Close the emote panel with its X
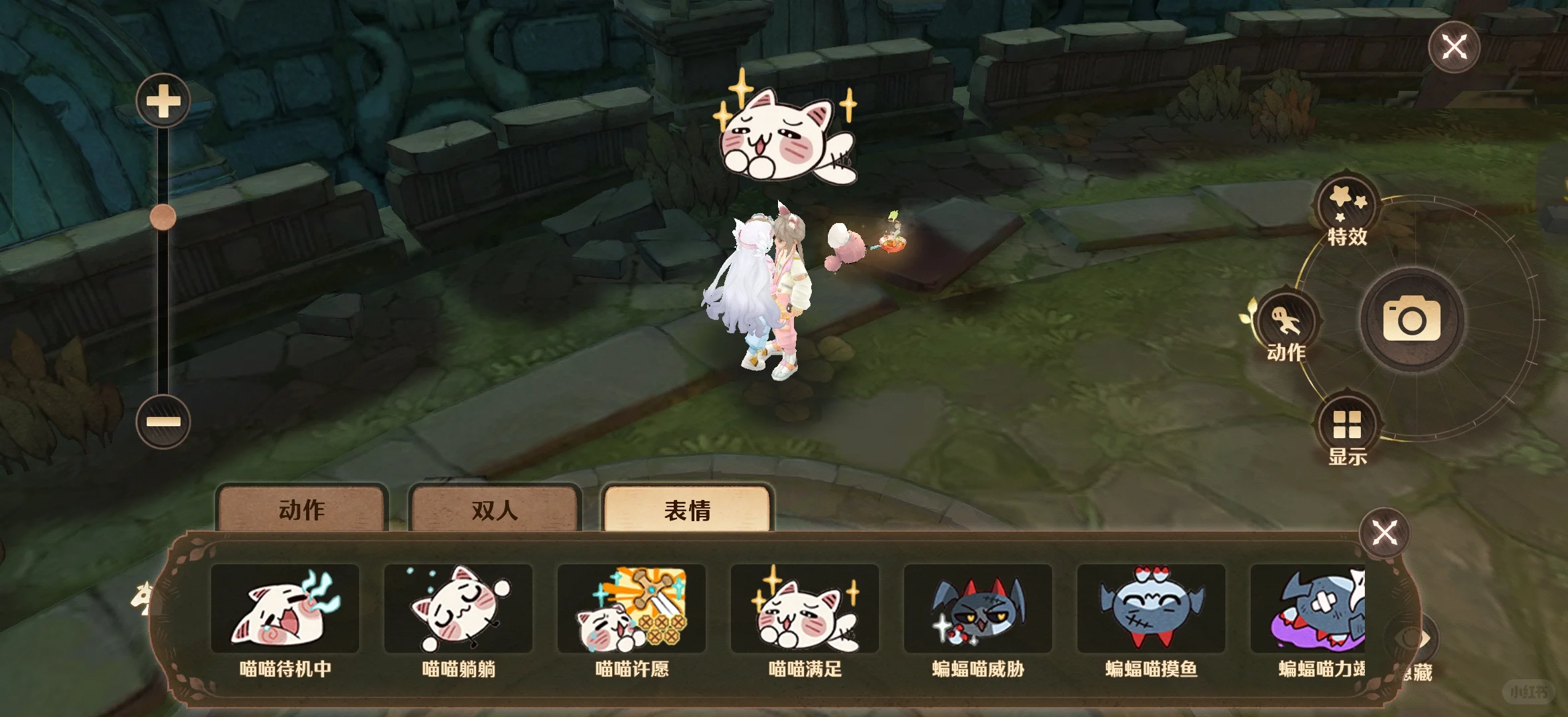Image resolution: width=1568 pixels, height=717 pixels. click(1385, 532)
